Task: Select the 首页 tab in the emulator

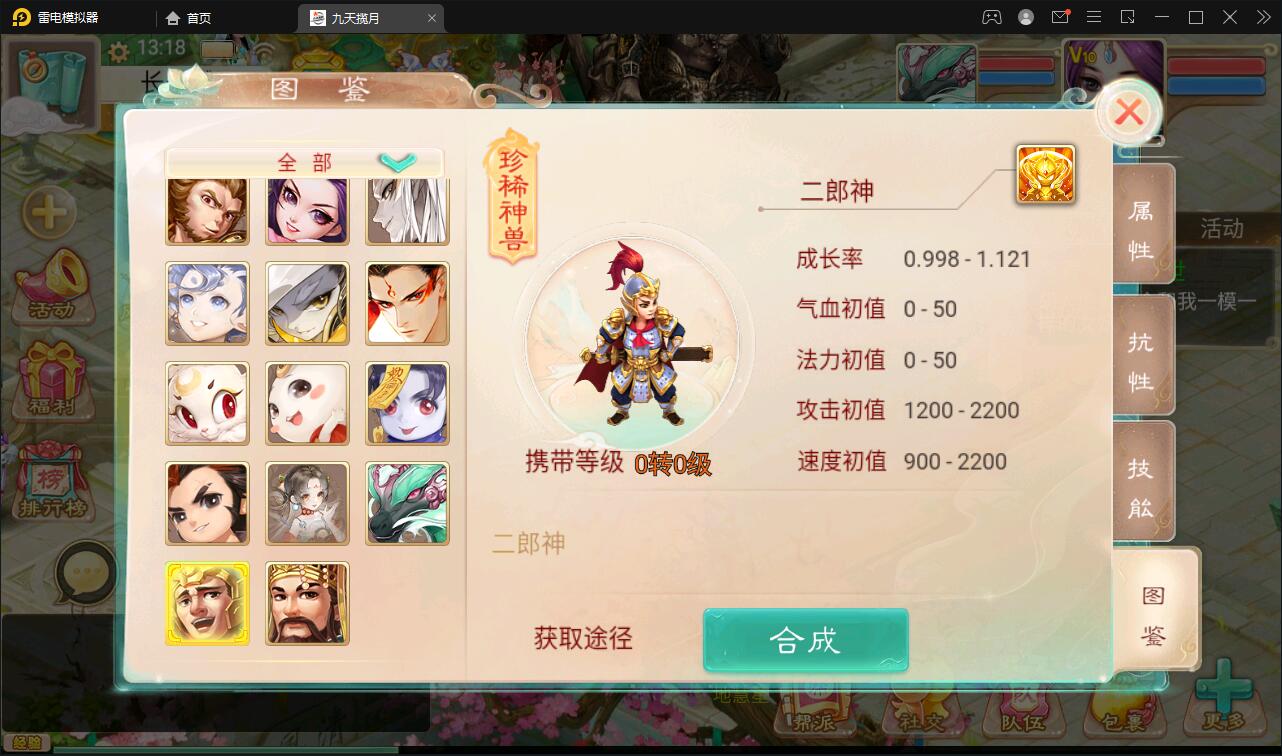Action: (x=189, y=17)
